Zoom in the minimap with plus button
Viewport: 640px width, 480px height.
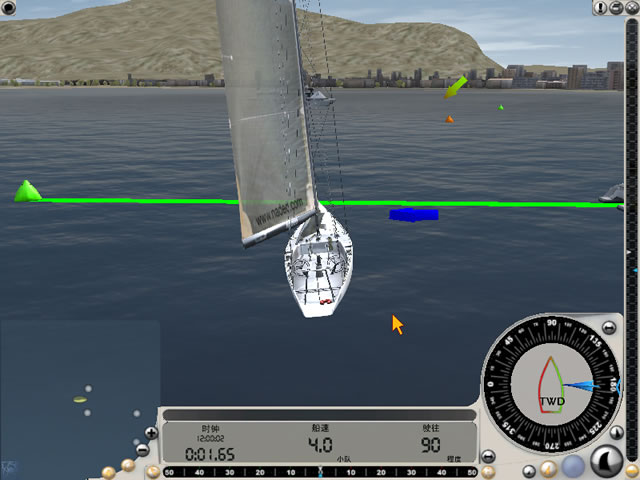151,433
